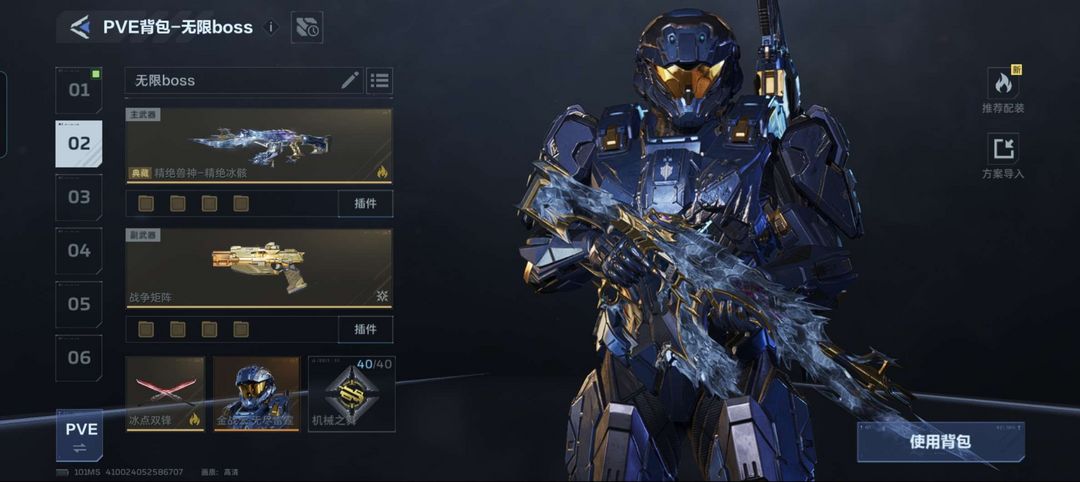This screenshot has height=482, width=1080.
Task: Switch to loadout slot 03
Action: click(x=79, y=197)
